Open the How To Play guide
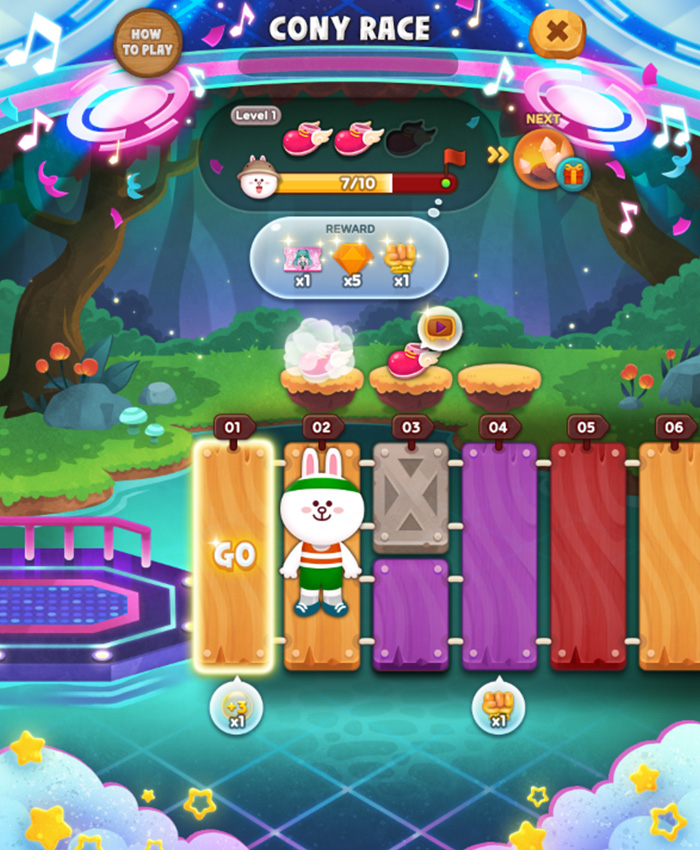The height and width of the screenshot is (850, 700). pyautogui.click(x=148, y=42)
